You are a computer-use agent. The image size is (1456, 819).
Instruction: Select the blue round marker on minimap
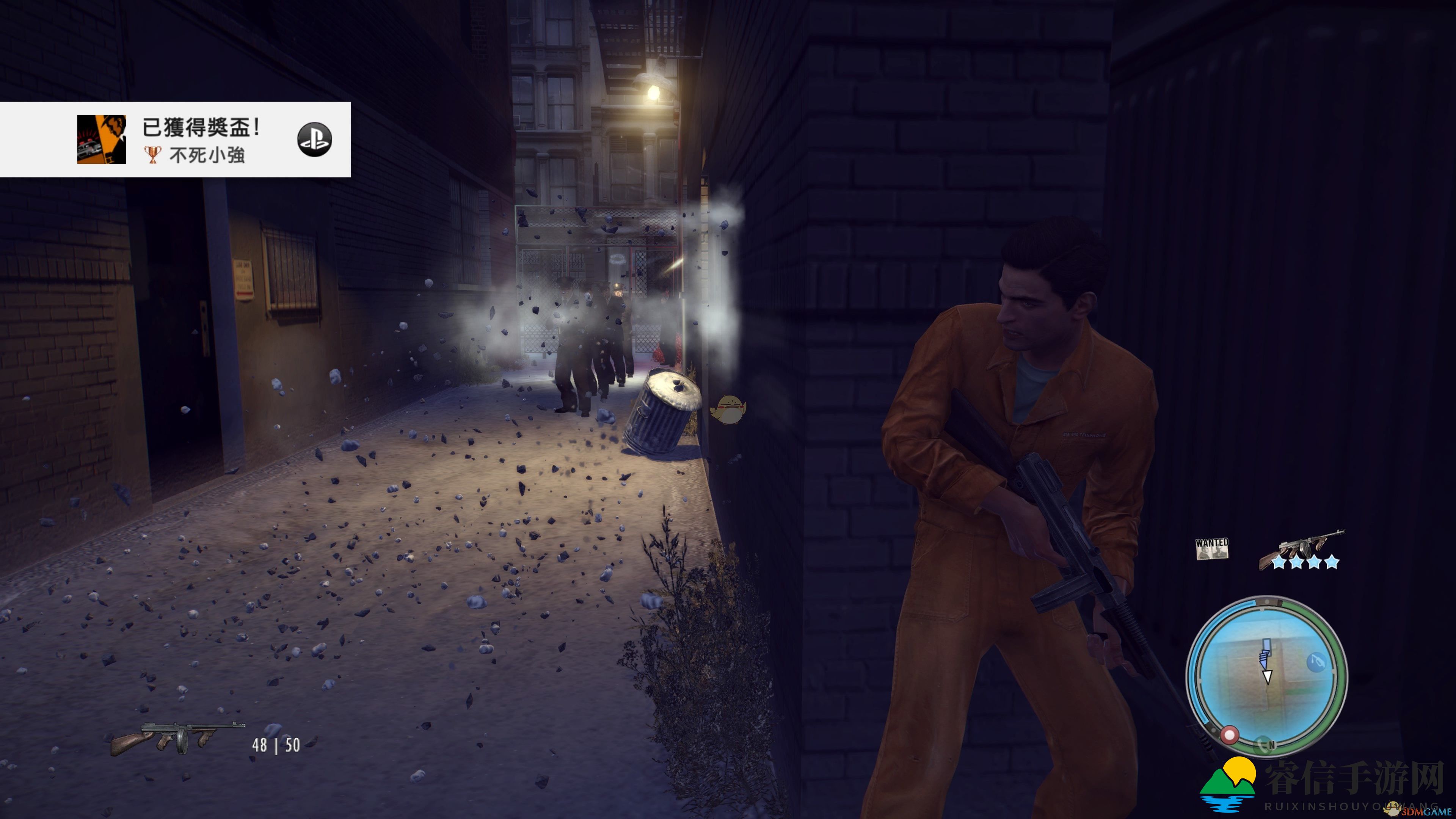(x=1316, y=662)
